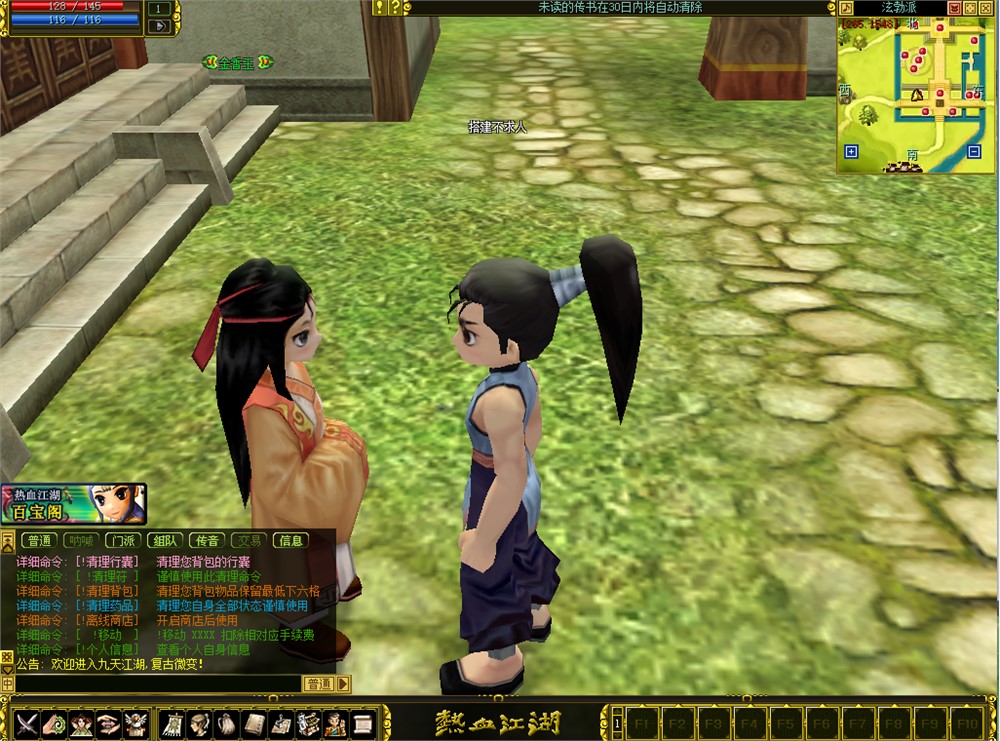Open the backpack bag icon
Viewport: 1000px width, 741px height.
226,722
